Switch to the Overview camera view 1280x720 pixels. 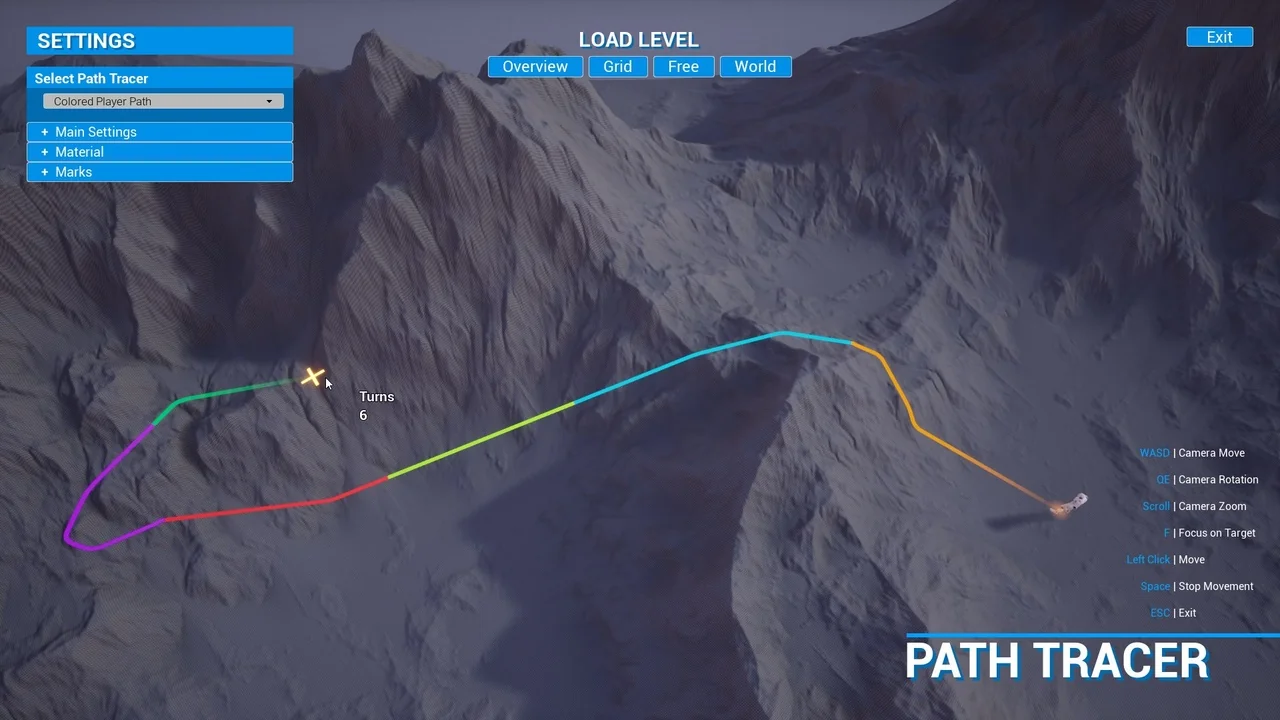point(535,66)
